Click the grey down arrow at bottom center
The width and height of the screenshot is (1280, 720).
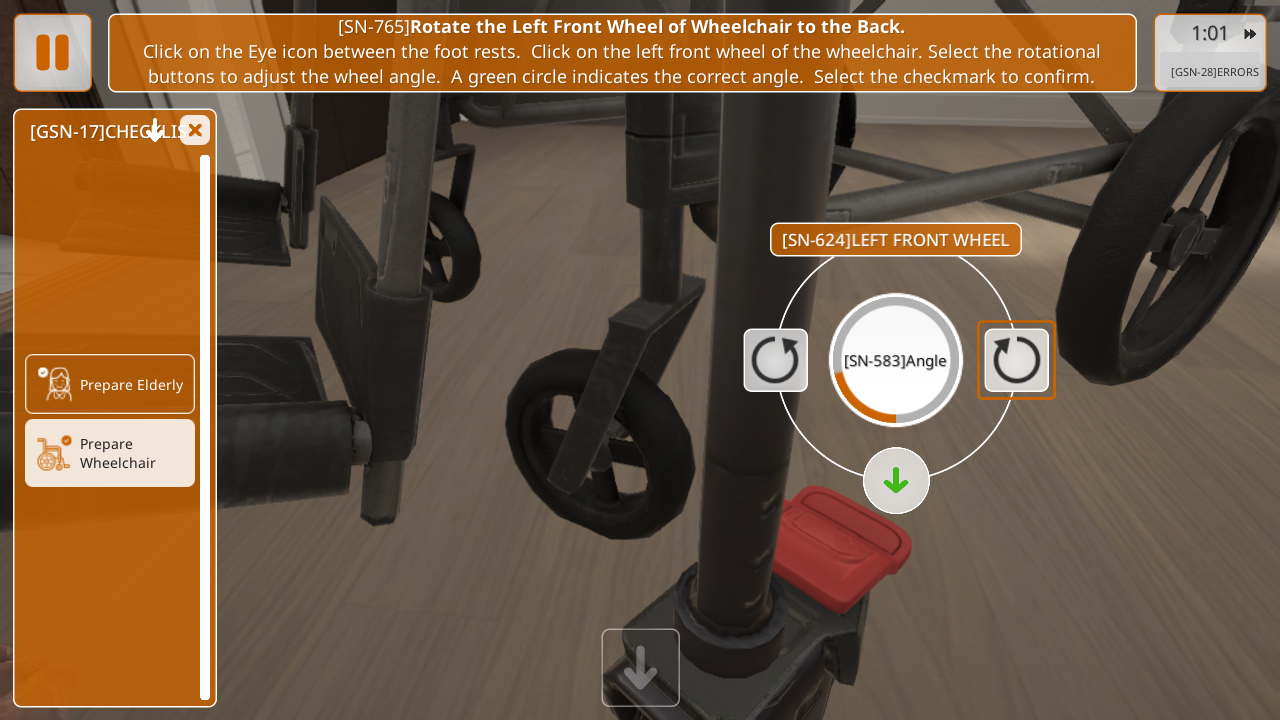pos(640,667)
